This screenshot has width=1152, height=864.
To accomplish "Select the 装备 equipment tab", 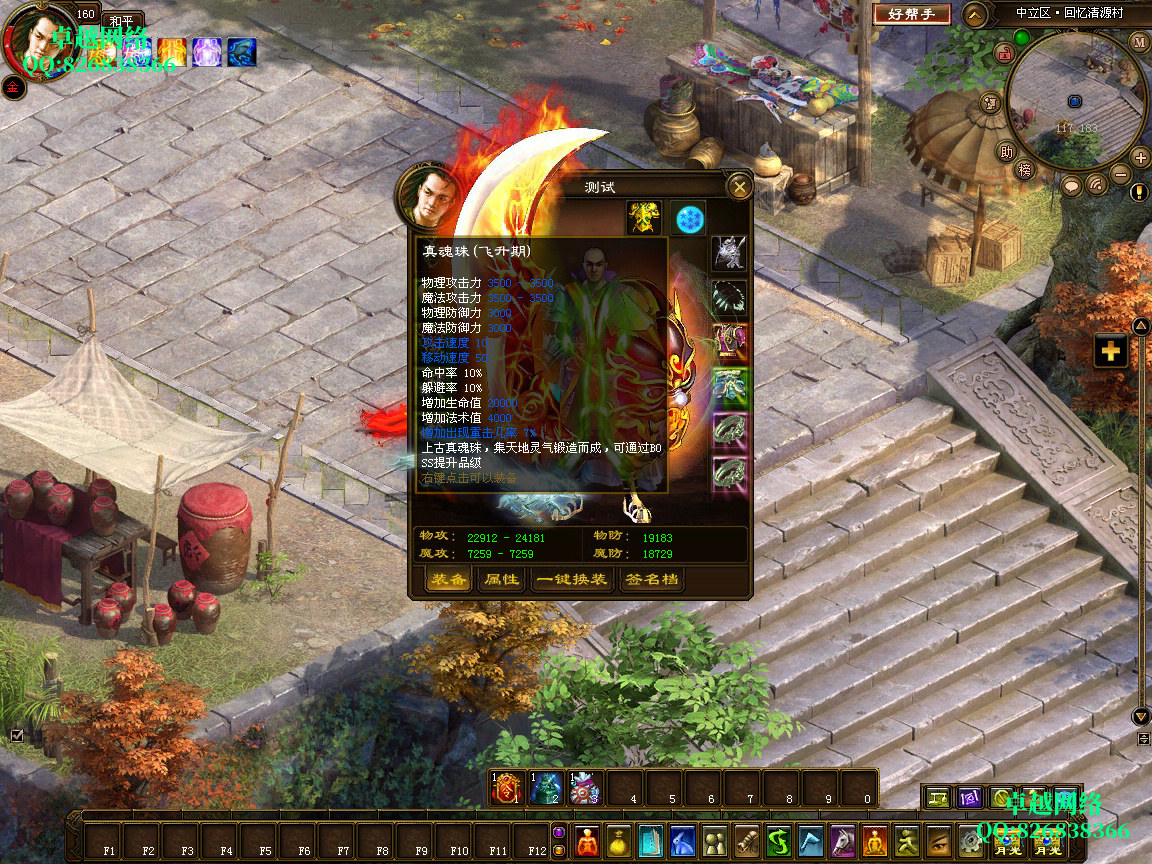I will pos(447,580).
